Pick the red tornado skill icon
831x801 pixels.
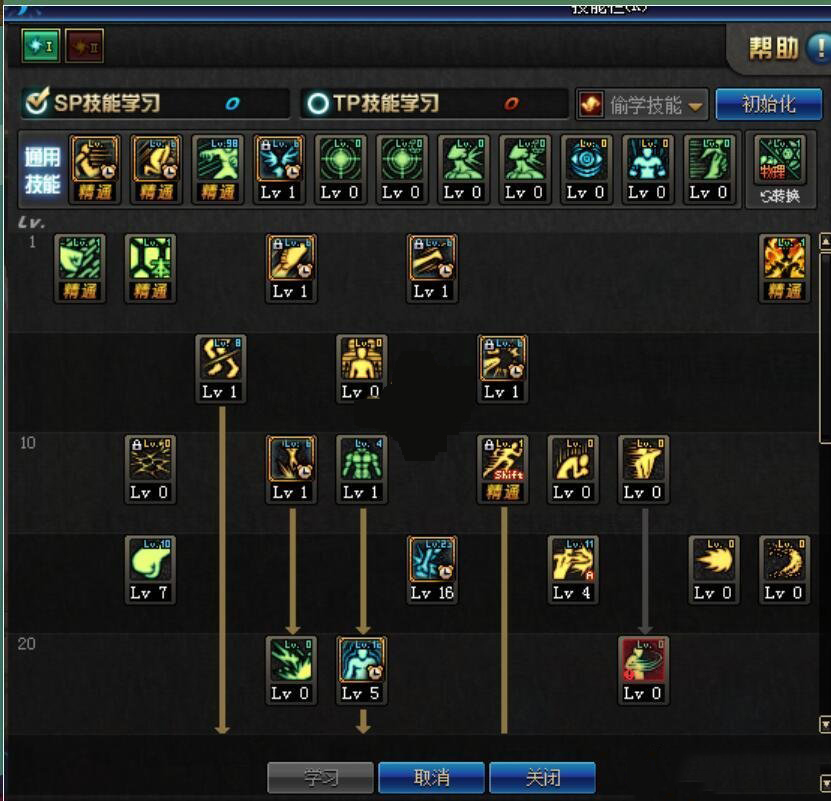pos(643,660)
